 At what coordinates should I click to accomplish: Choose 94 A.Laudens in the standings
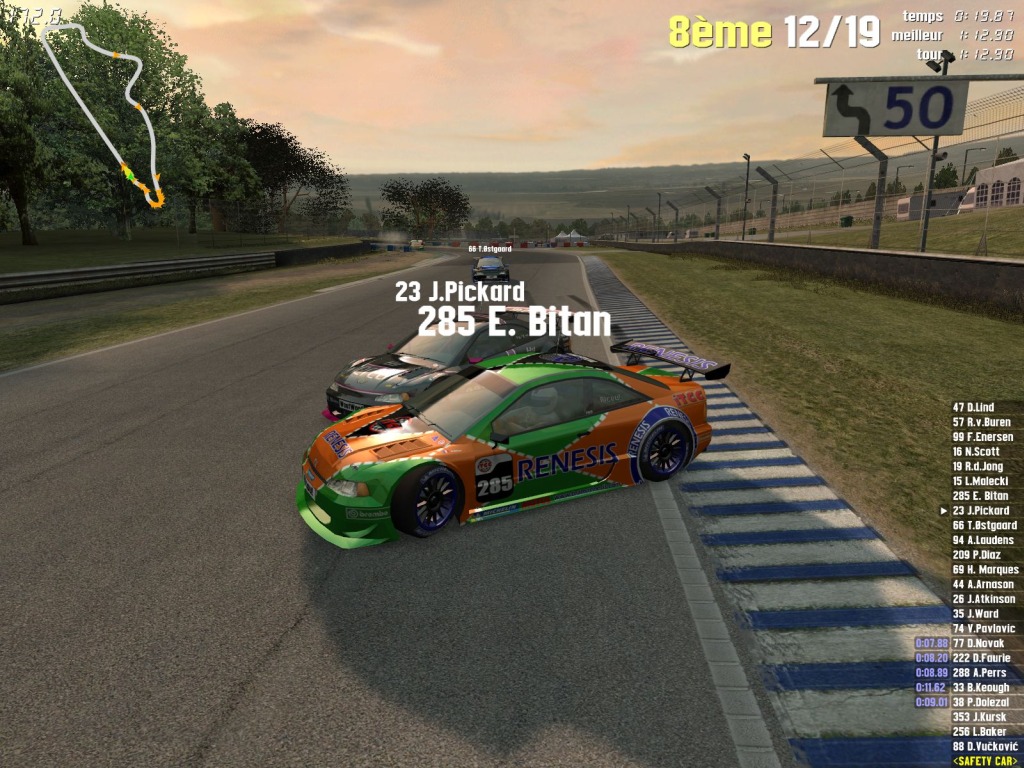(x=982, y=540)
